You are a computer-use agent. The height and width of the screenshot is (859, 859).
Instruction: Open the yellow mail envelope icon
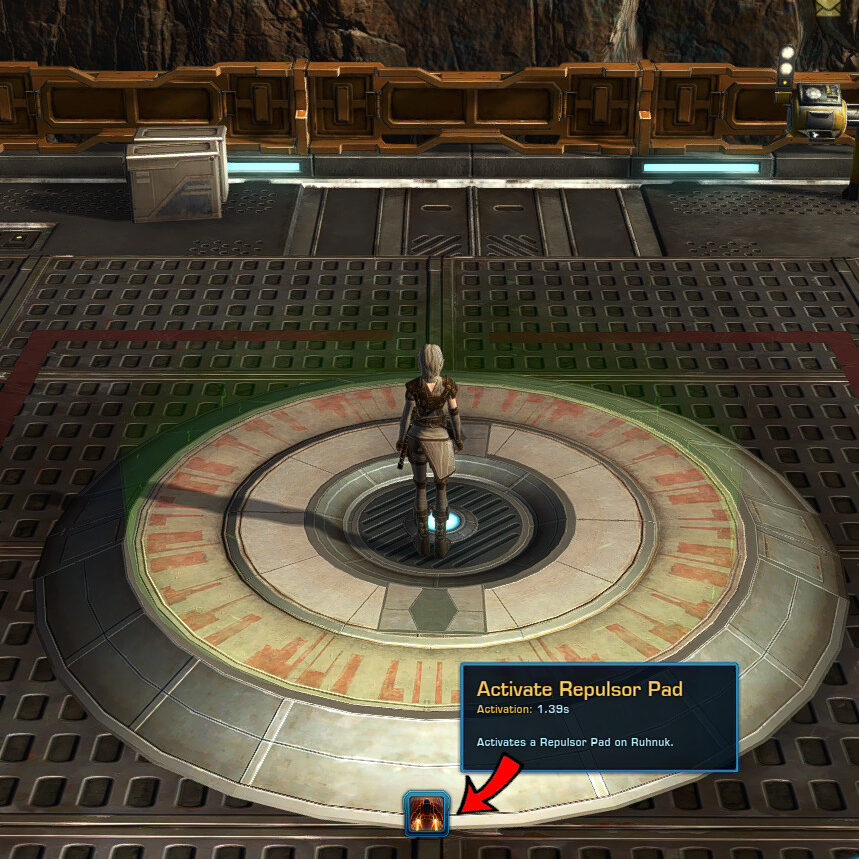[829, 7]
